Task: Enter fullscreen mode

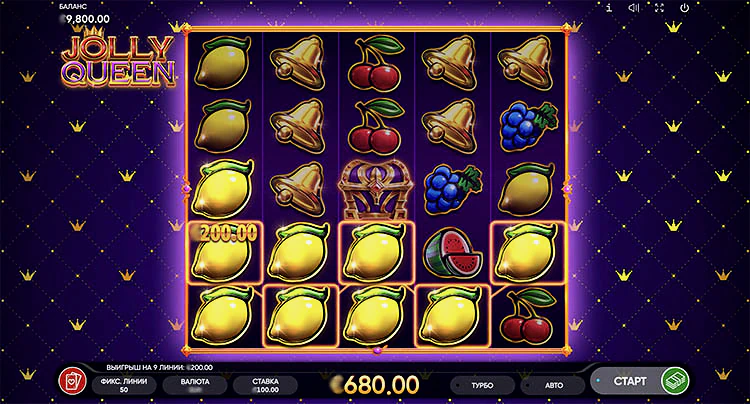Action: 659,8
